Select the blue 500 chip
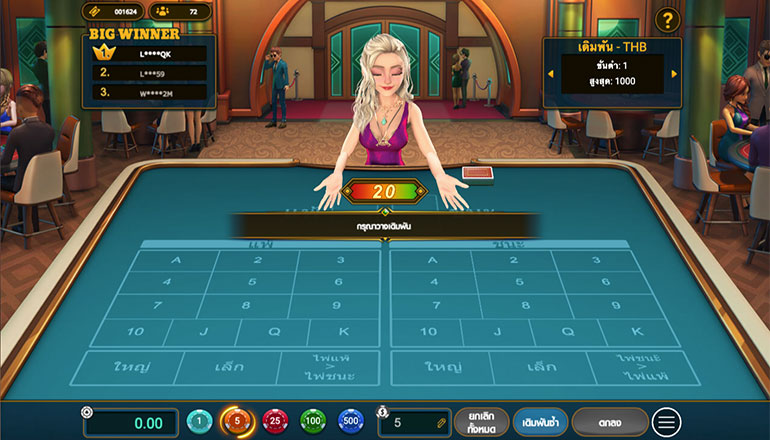The width and height of the screenshot is (770, 440). [x=350, y=422]
